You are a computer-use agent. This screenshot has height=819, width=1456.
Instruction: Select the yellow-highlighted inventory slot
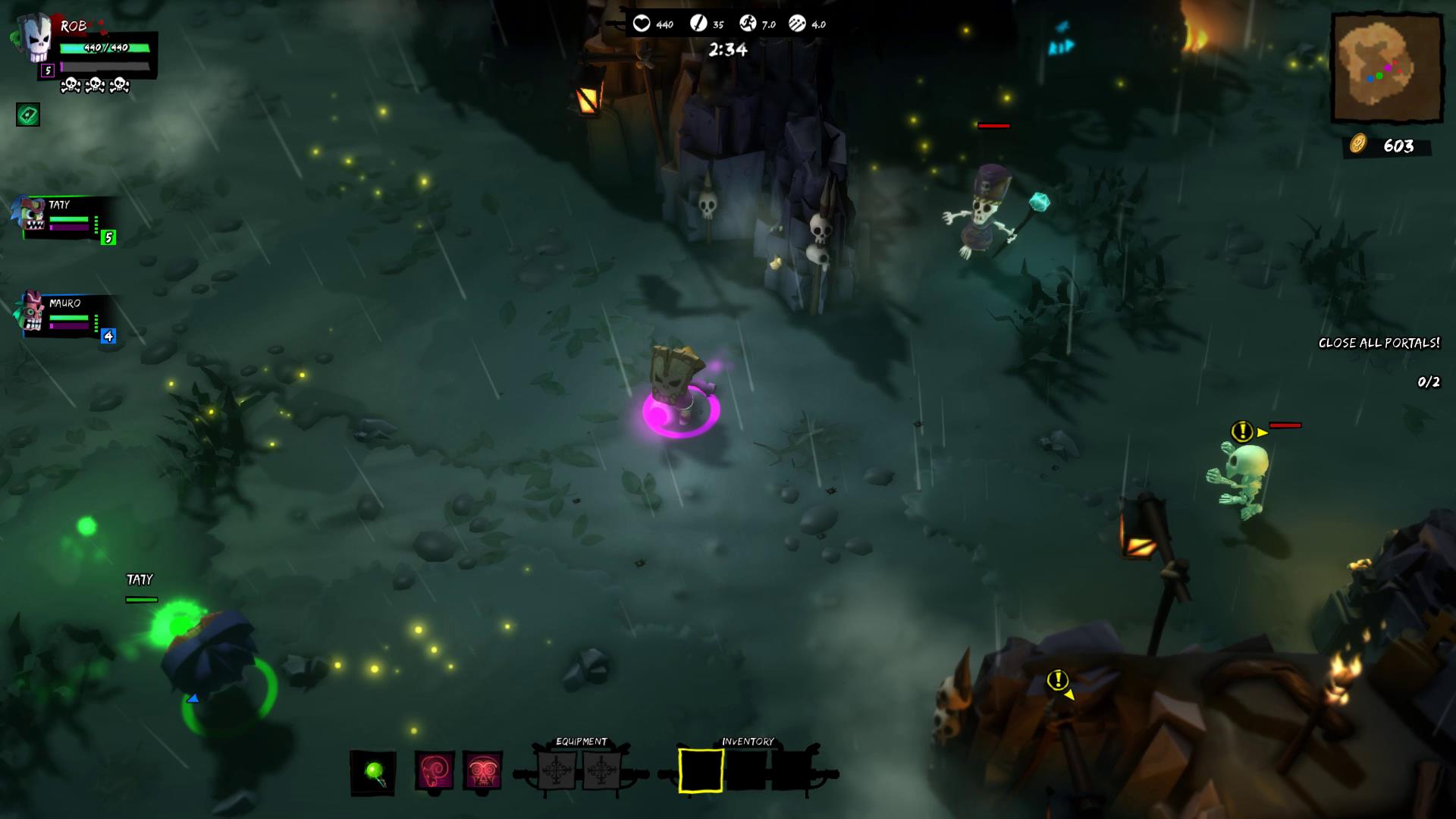701,770
